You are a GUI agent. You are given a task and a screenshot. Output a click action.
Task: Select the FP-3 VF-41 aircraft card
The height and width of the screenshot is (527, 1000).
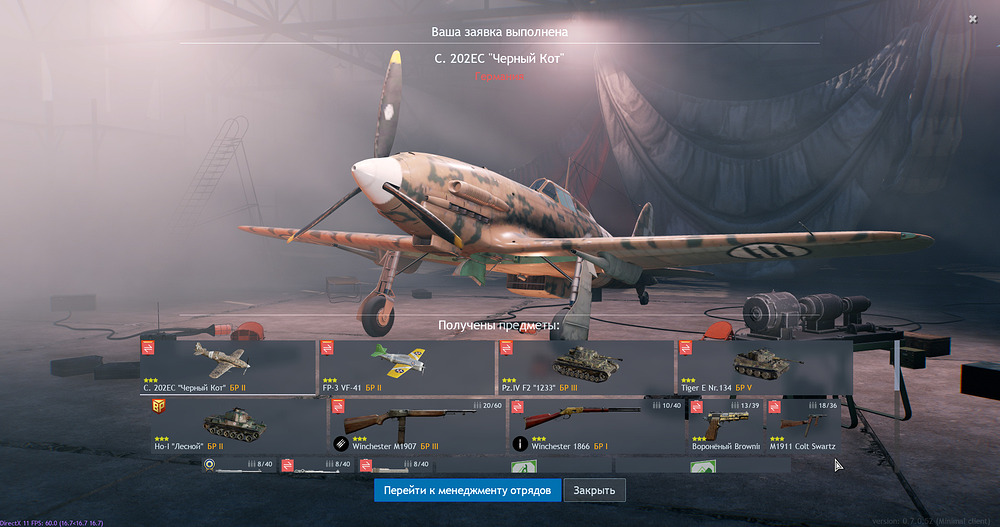(x=407, y=366)
